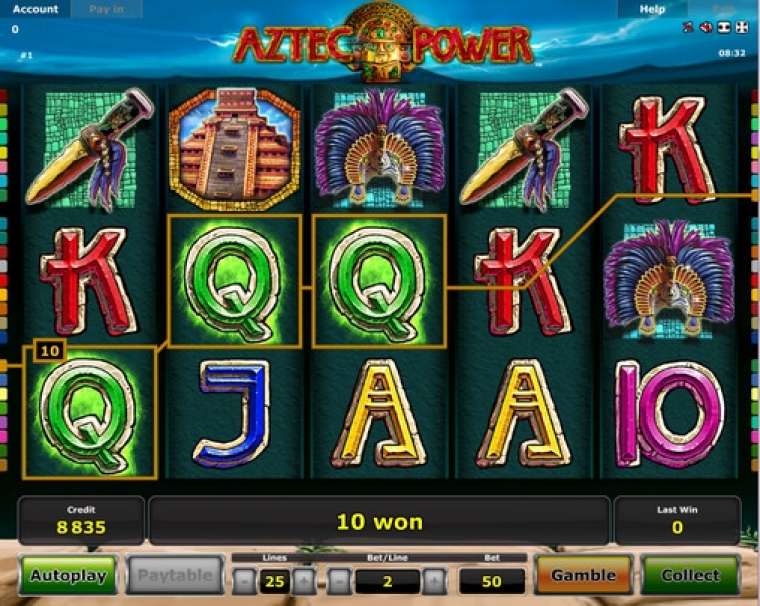Click the fullscreen arrows icon

pyautogui.click(x=740, y=27)
